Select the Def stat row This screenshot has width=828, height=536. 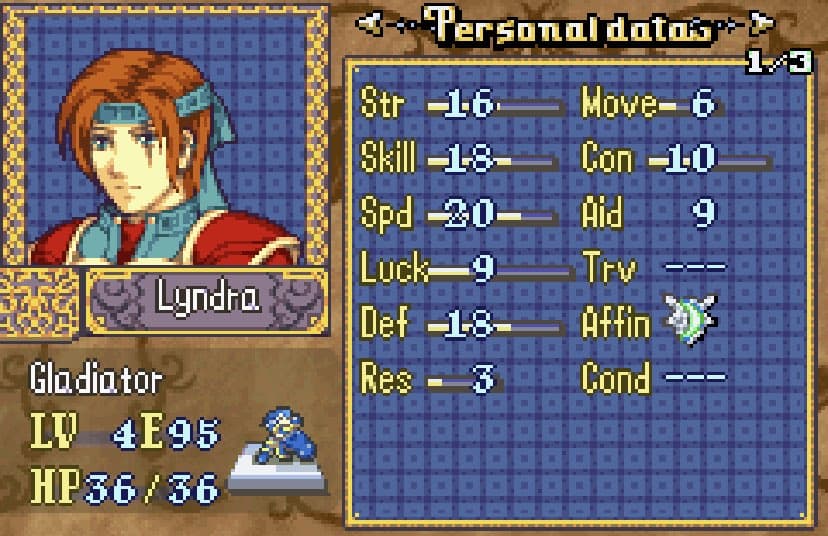(x=460, y=324)
